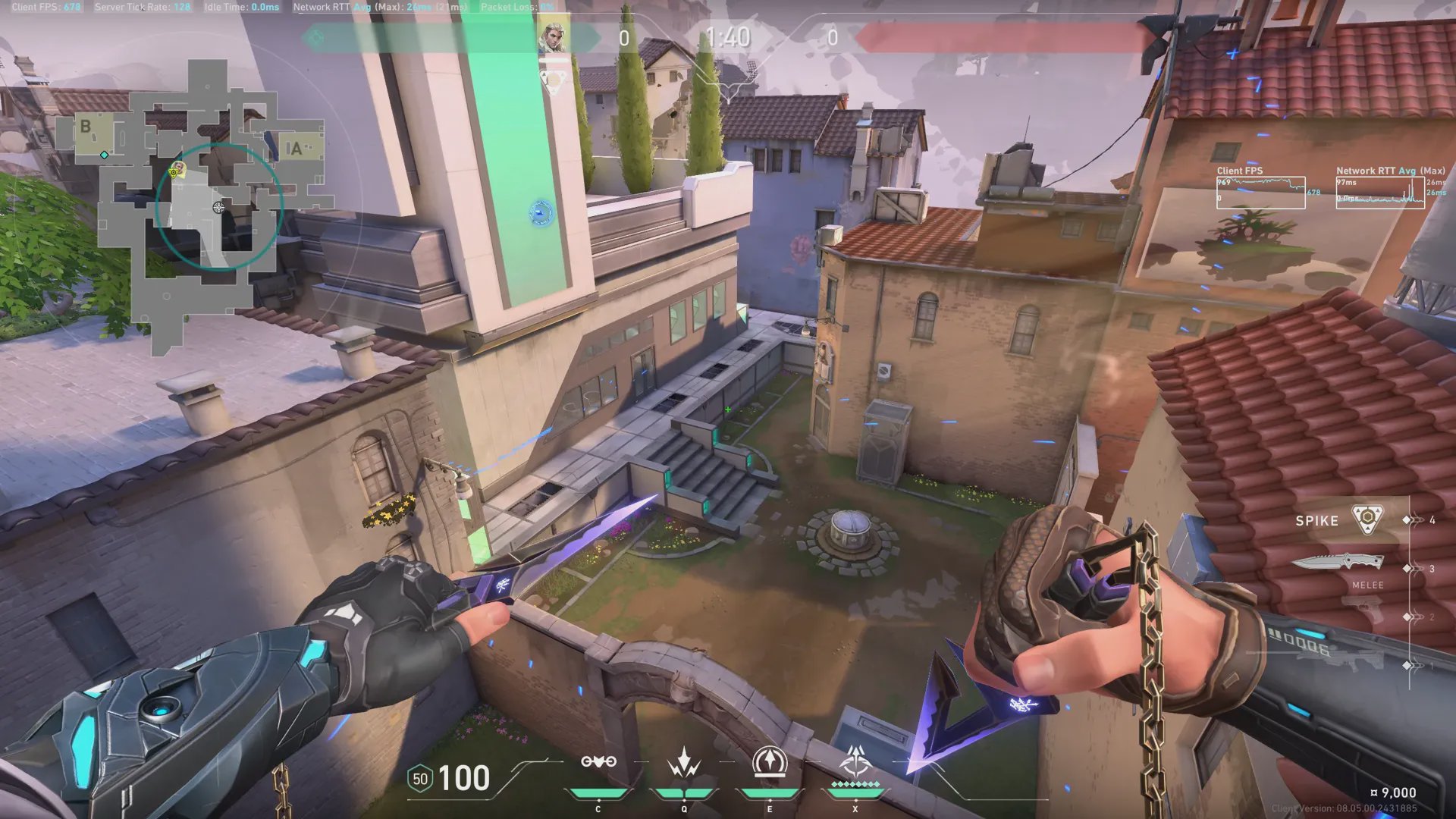
Task: Equip the Melee knife slot
Action: point(1338,563)
